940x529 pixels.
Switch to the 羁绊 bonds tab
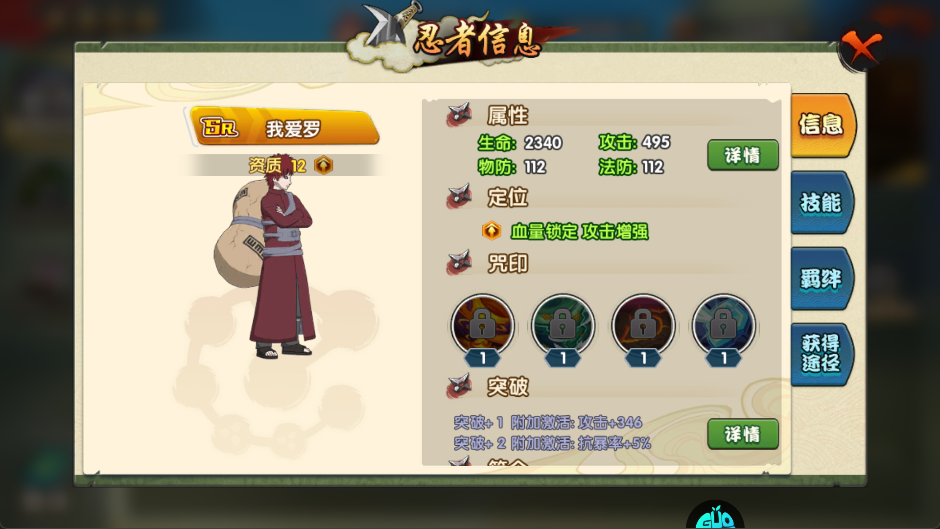[821, 279]
